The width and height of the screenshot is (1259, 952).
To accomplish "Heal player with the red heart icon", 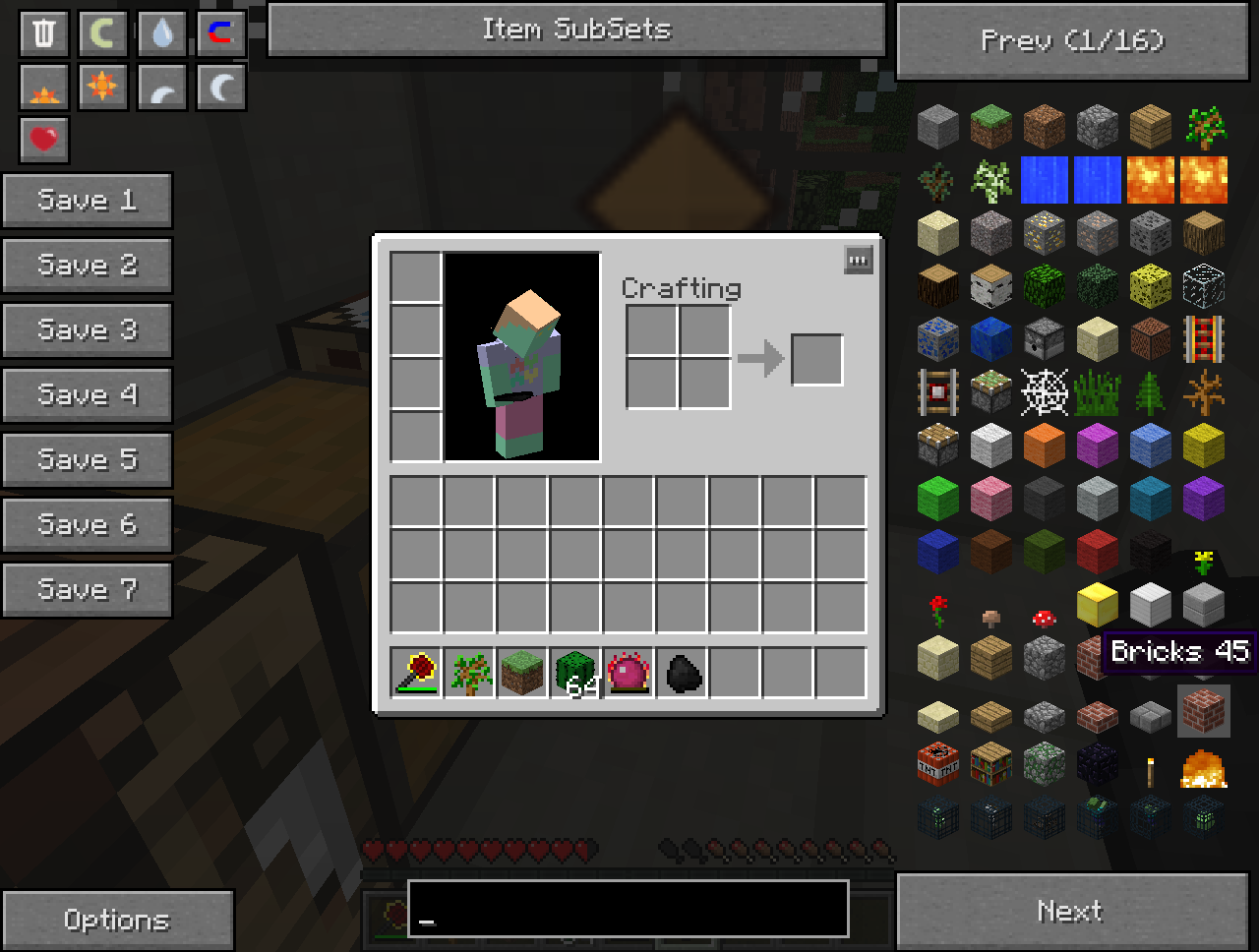I will [x=44, y=140].
